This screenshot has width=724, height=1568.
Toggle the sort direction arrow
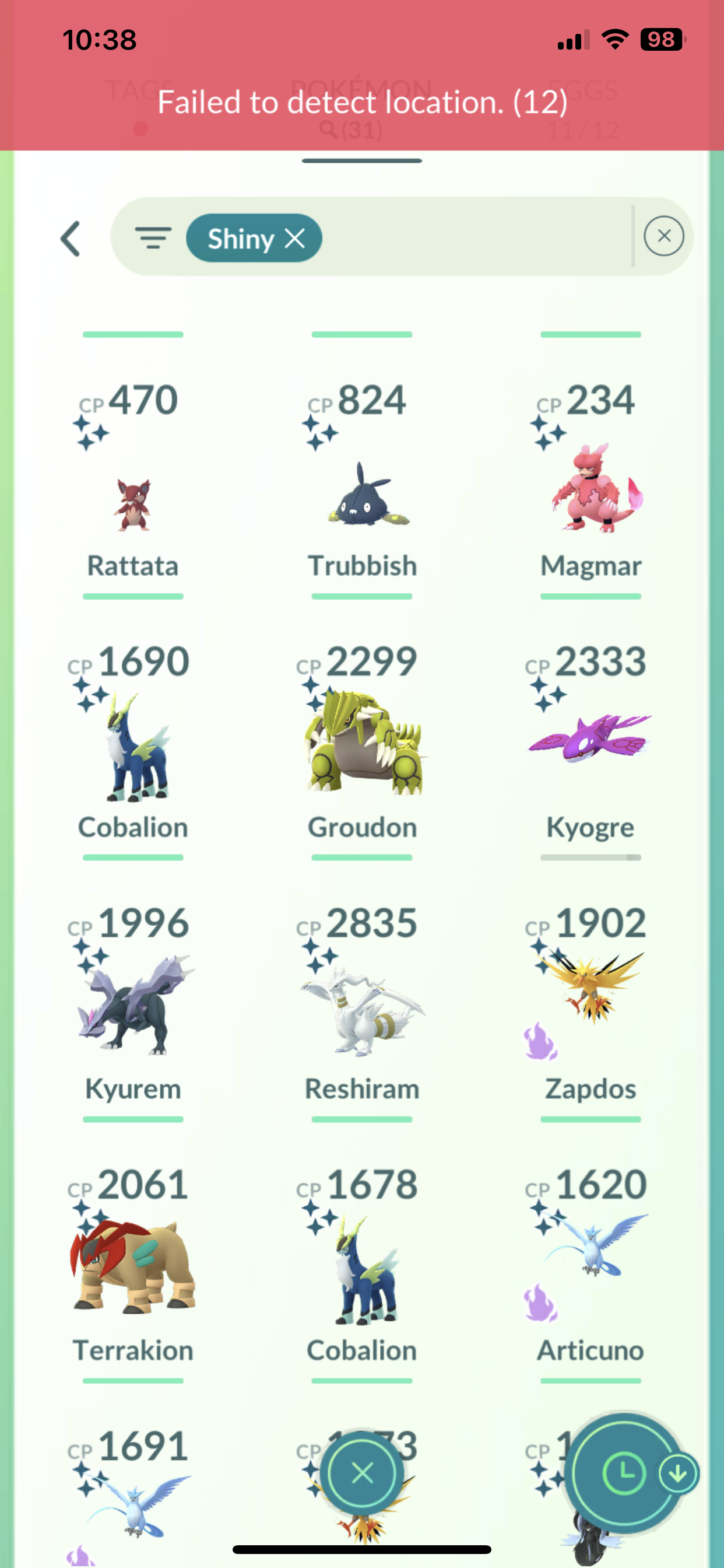click(x=679, y=1473)
